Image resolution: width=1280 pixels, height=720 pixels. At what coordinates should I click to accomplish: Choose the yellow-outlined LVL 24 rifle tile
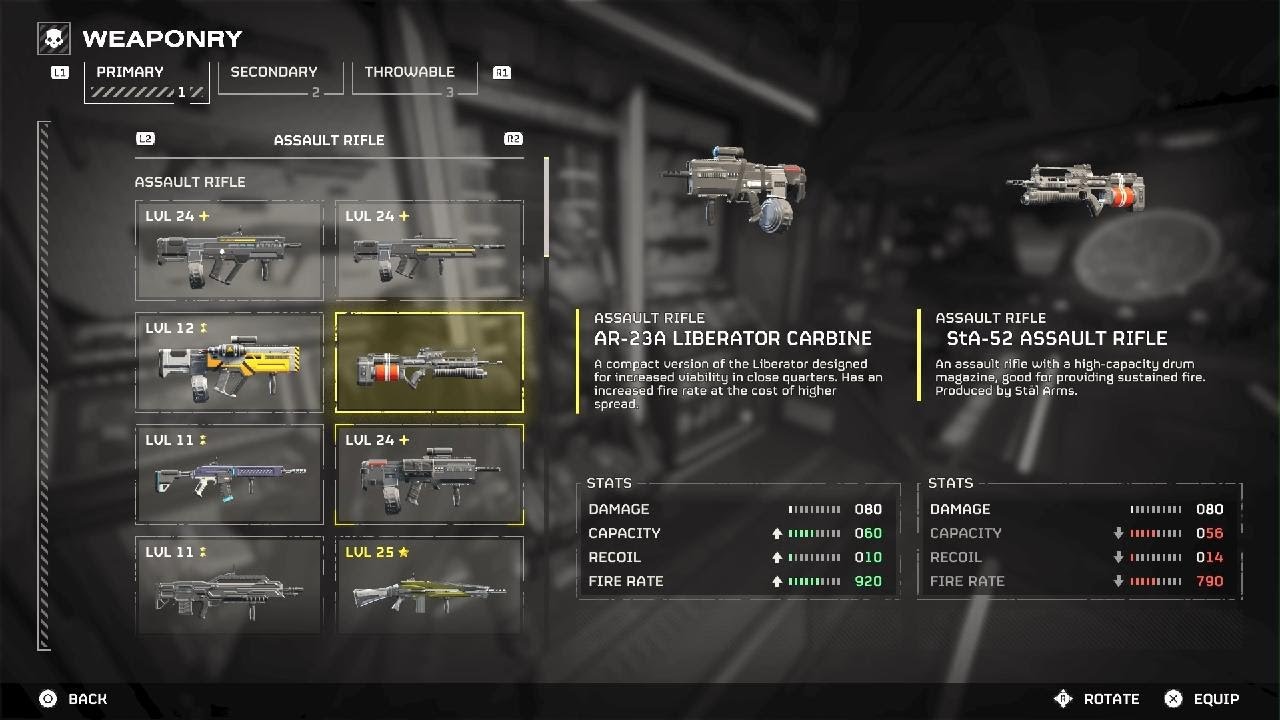tap(429, 474)
